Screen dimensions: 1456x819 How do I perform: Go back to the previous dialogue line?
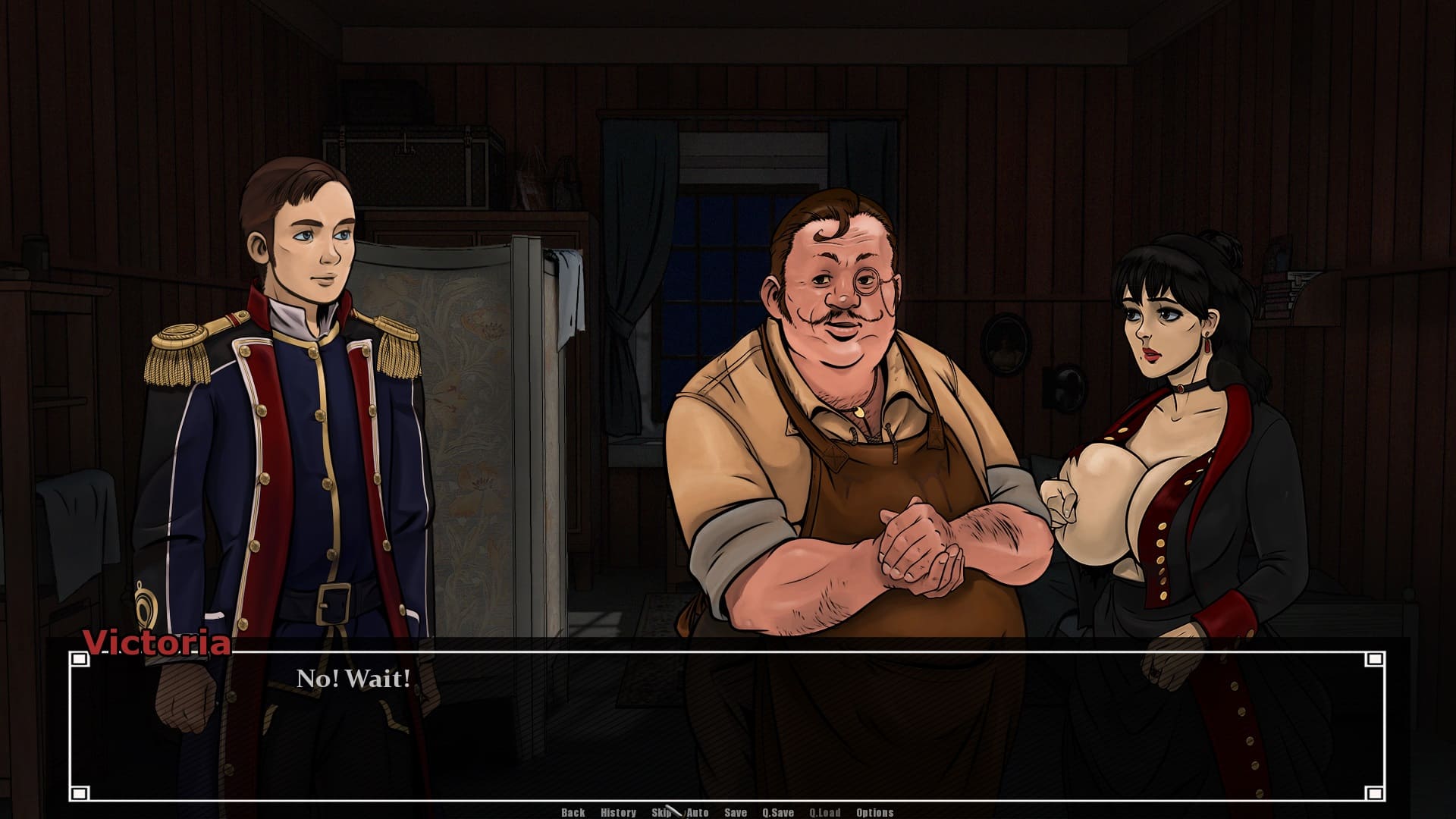pos(573,812)
